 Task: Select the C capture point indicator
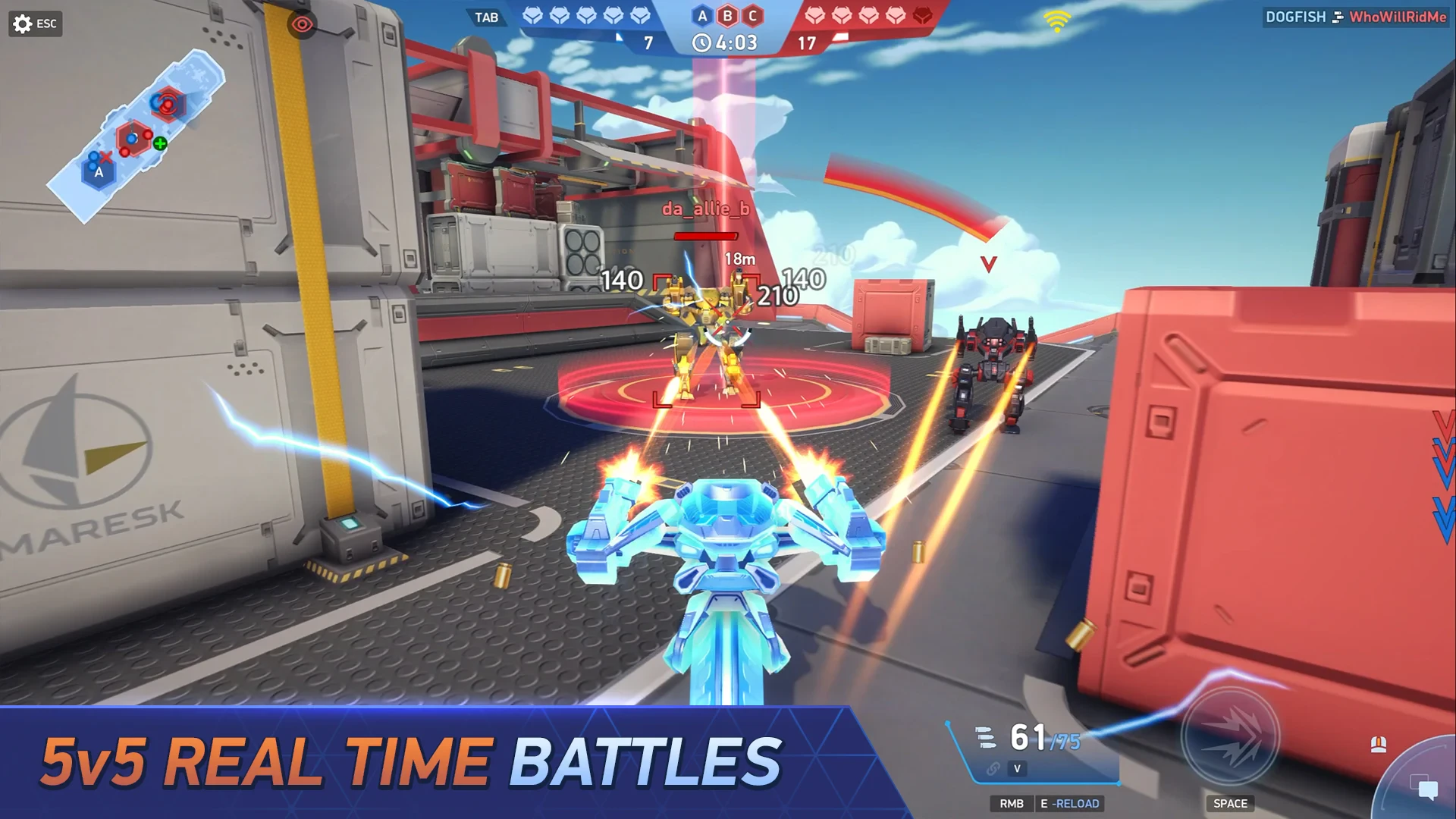pyautogui.click(x=752, y=16)
